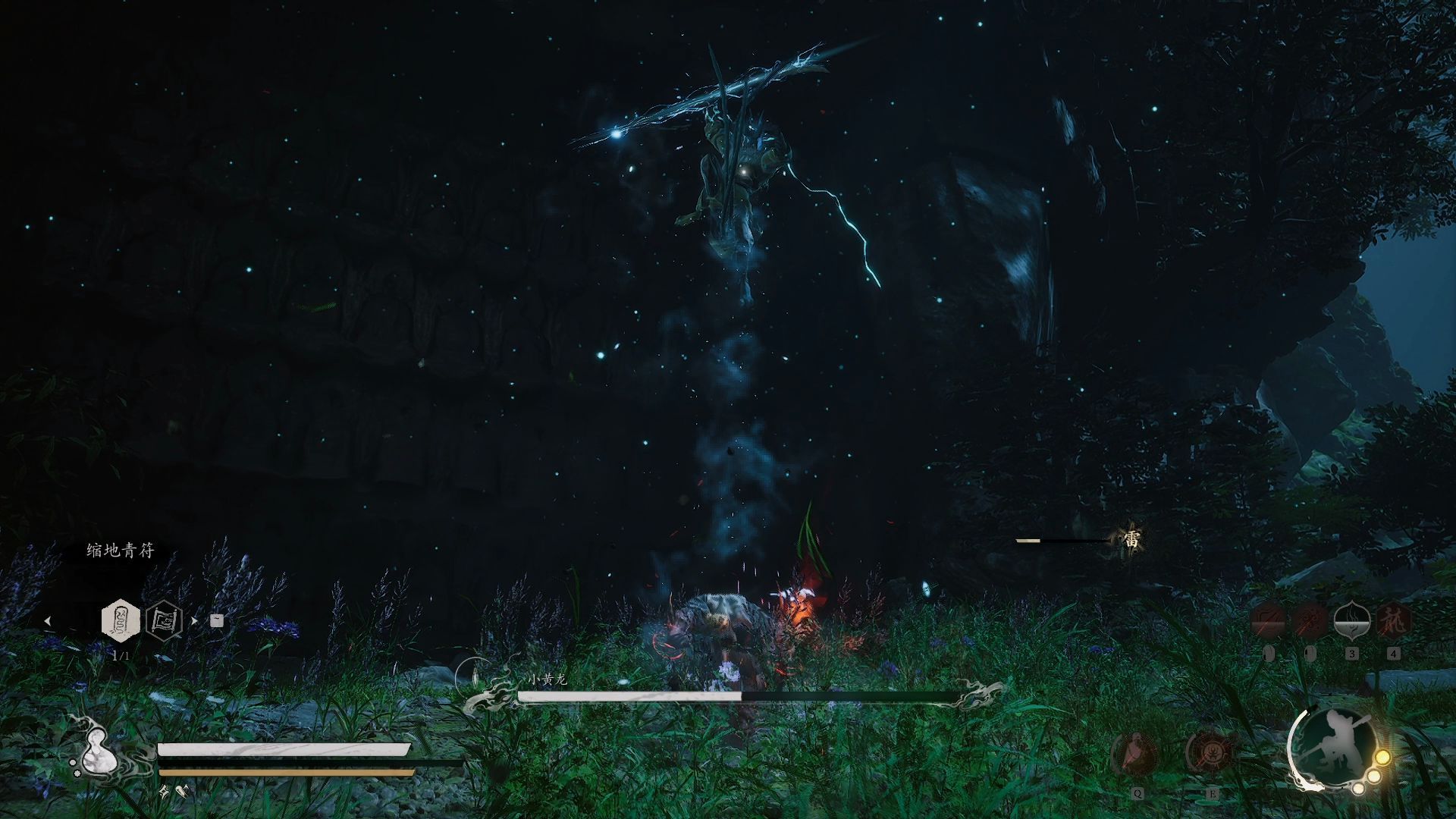Use the red figure skill above Q
1456x819 pixels.
(1135, 753)
